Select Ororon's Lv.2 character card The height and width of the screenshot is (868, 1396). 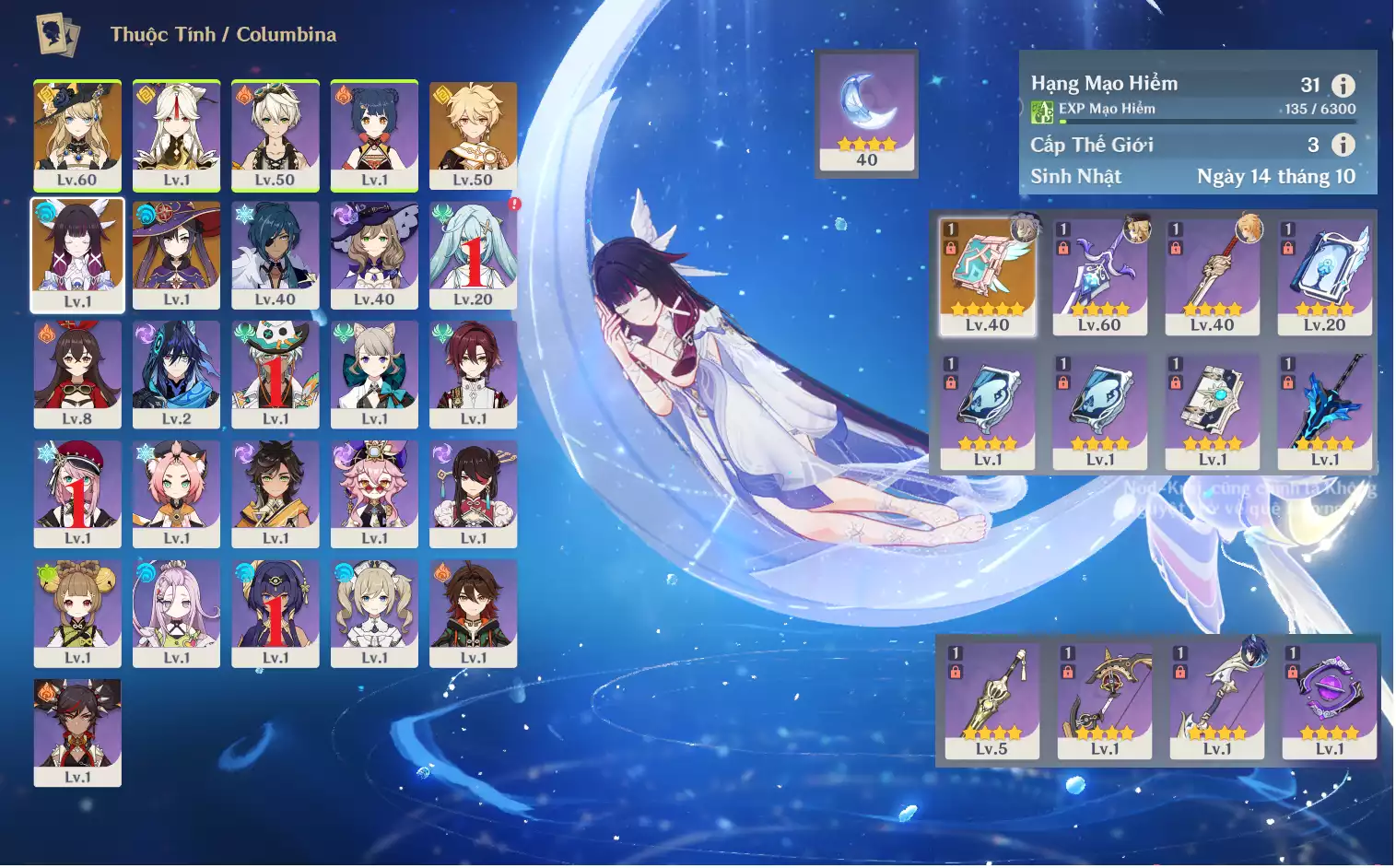[x=176, y=374]
